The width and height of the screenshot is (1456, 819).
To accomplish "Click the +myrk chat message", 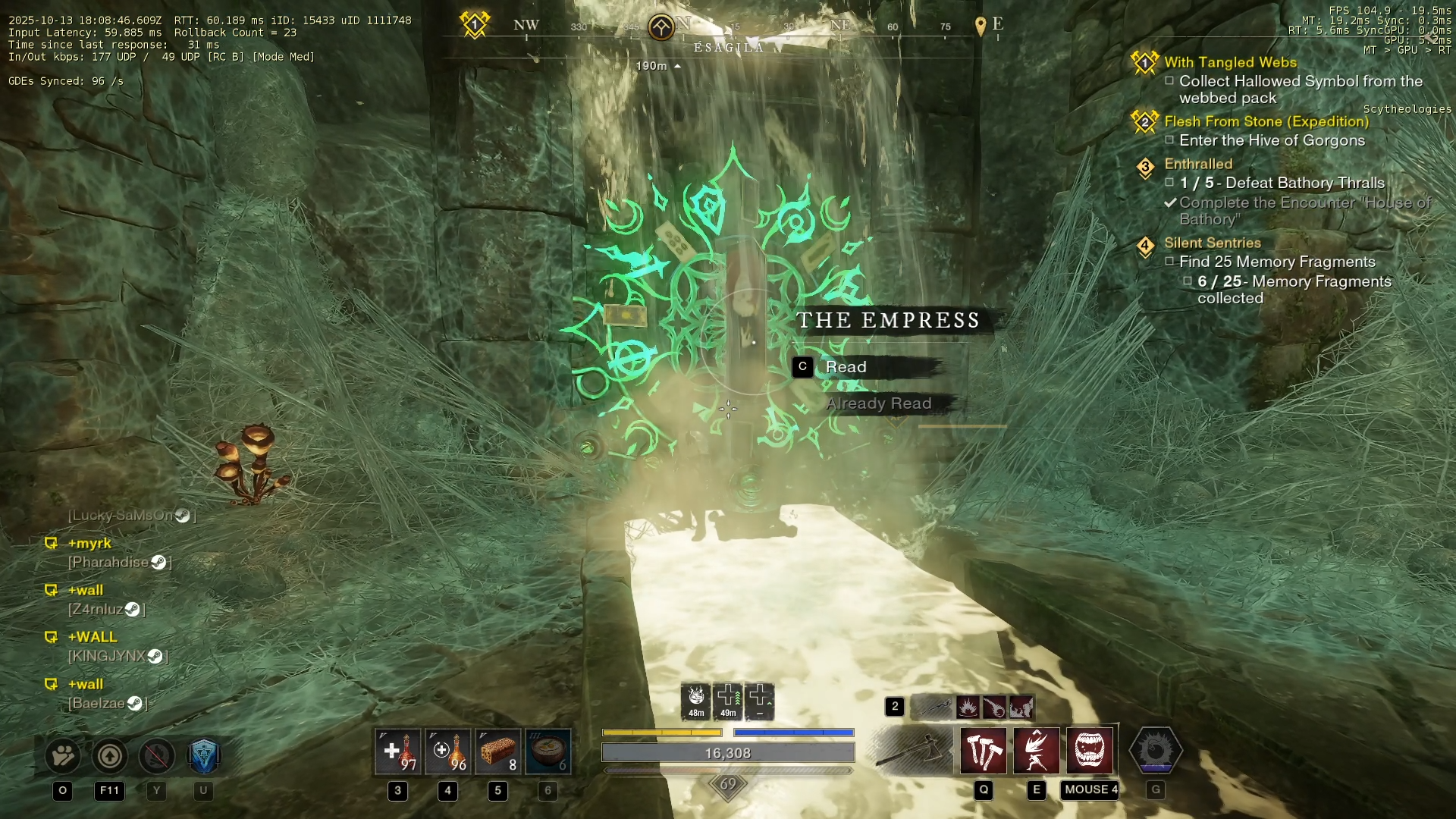I will coord(89,543).
